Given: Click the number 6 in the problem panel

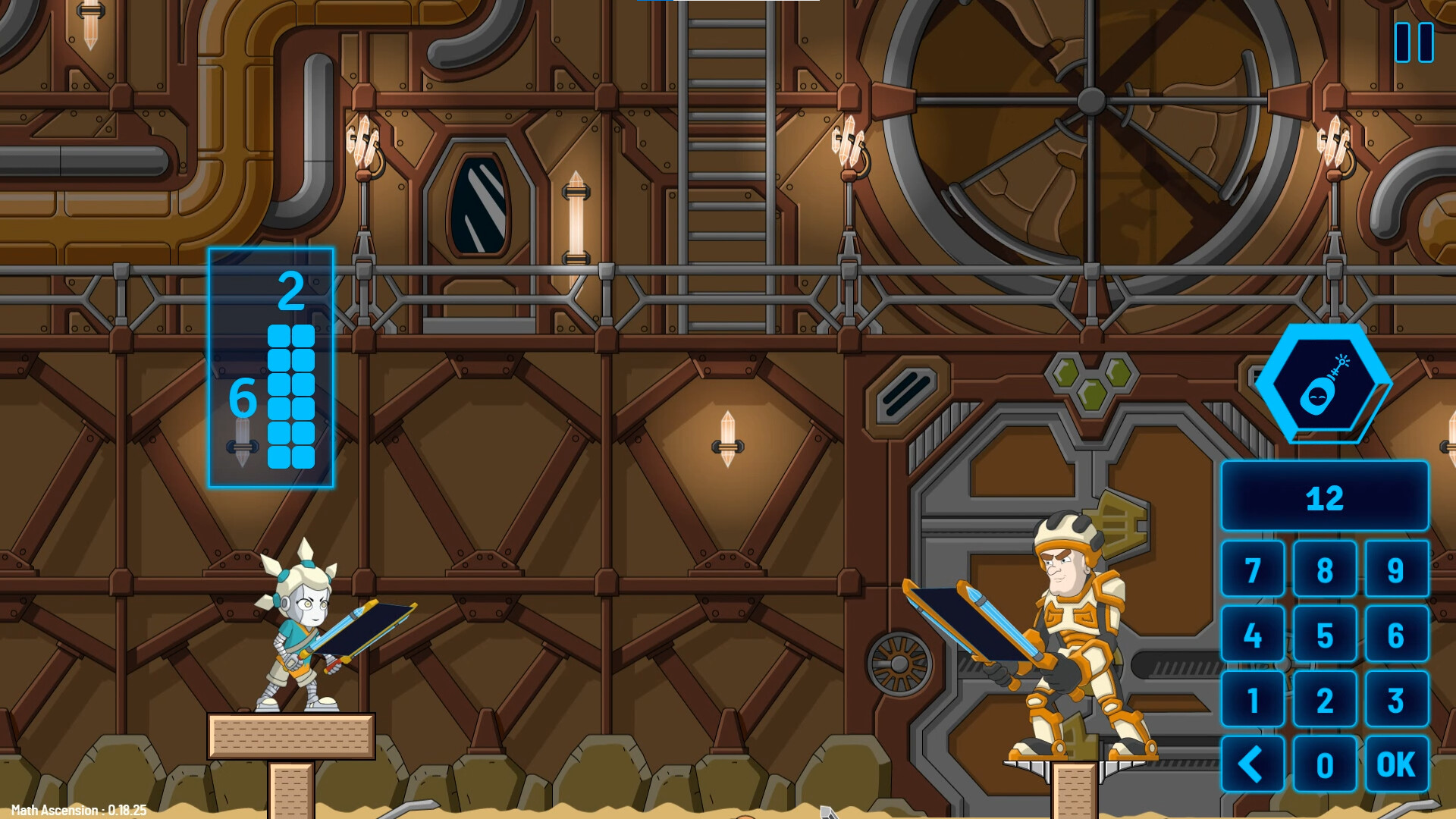Looking at the screenshot, I should (243, 398).
